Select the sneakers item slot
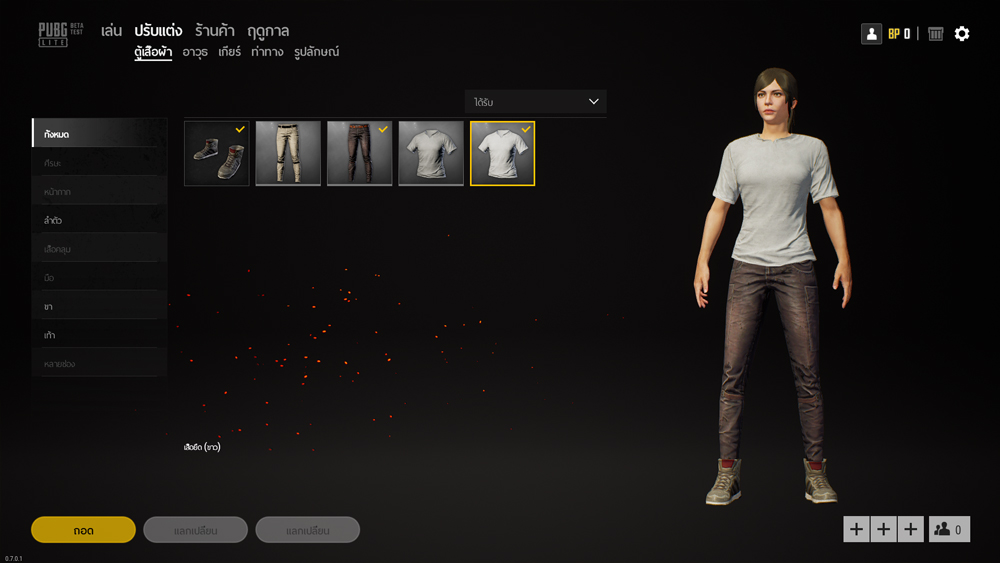 click(217, 154)
